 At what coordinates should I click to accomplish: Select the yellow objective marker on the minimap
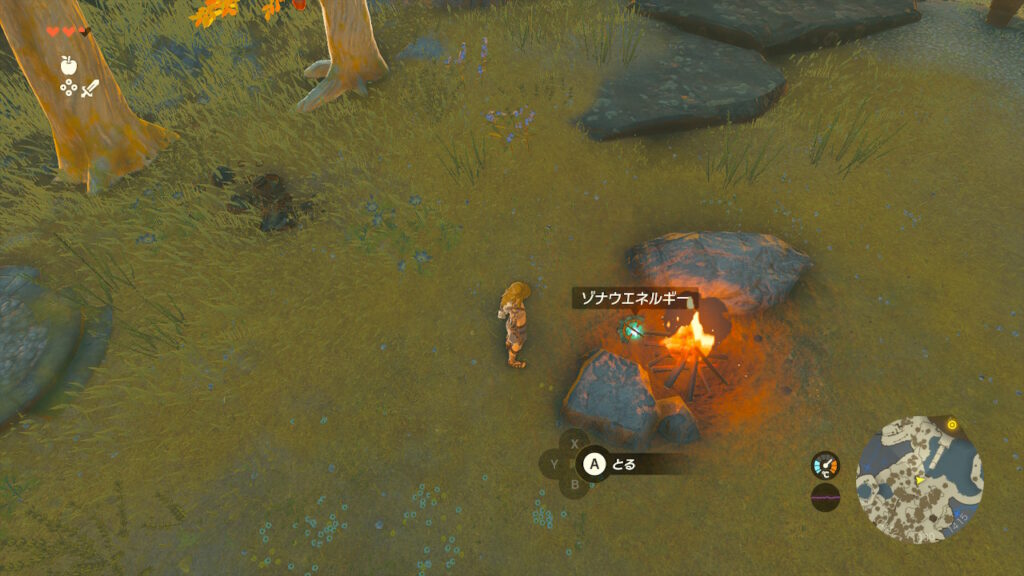951,425
